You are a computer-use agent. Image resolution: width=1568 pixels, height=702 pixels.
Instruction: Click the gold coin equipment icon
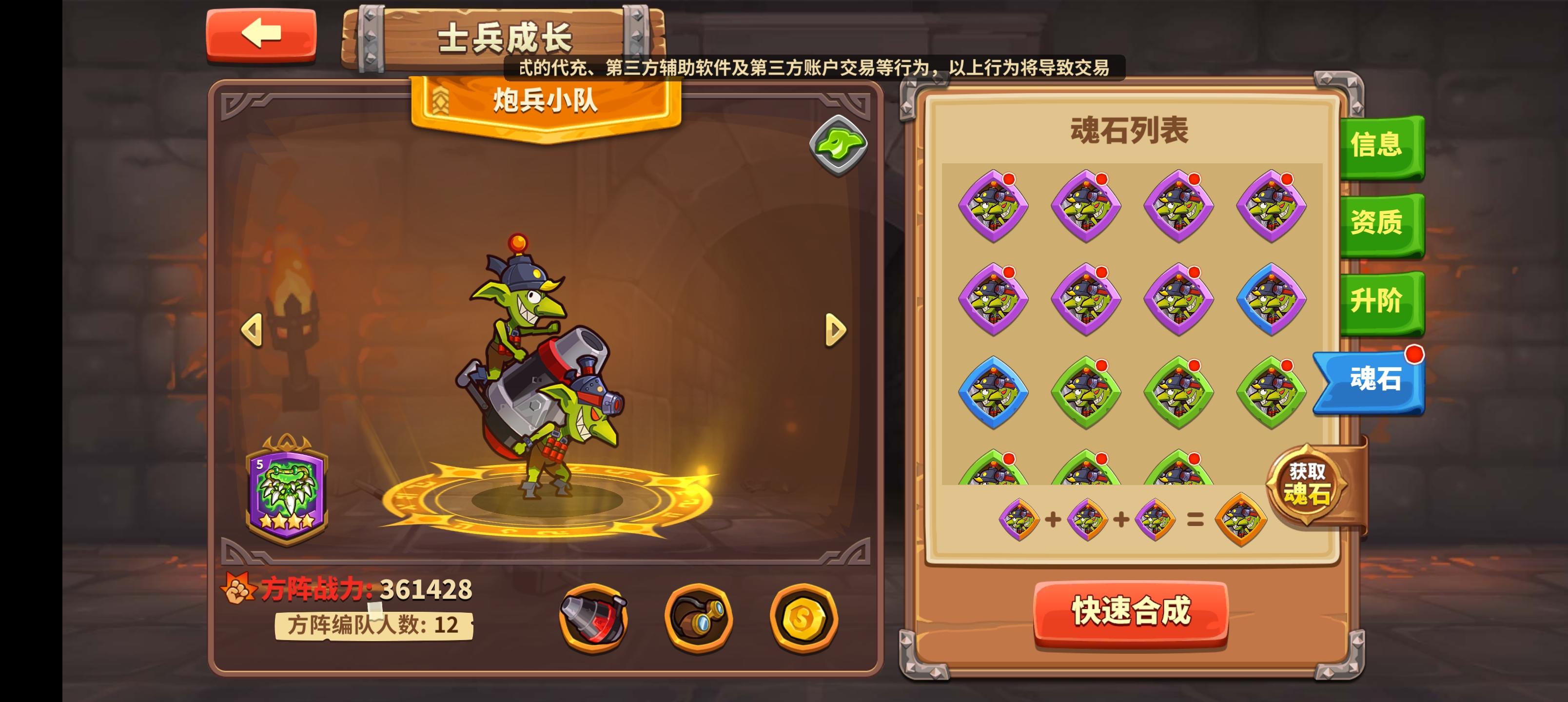pyautogui.click(x=805, y=619)
